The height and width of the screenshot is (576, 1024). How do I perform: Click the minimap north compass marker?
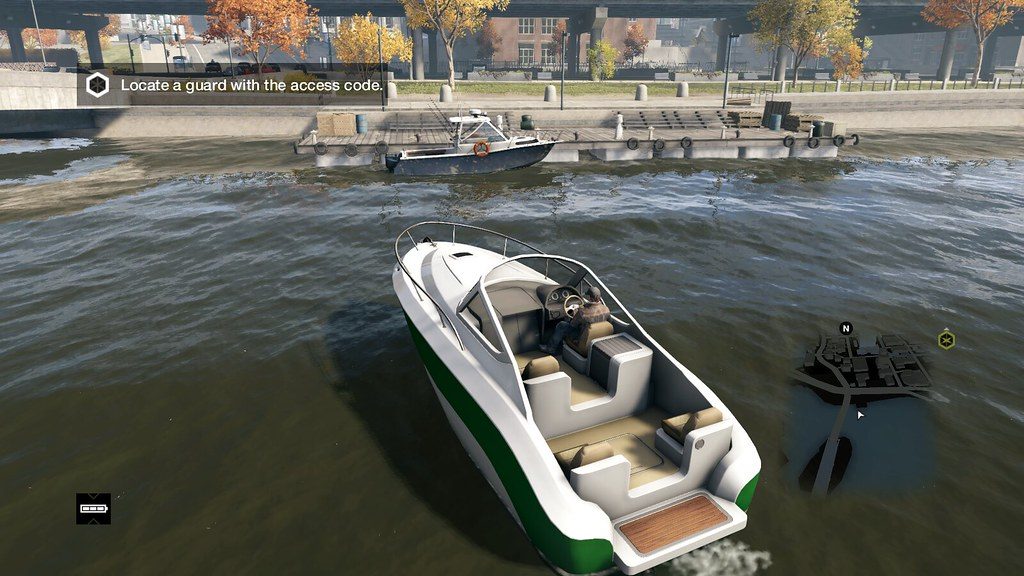(846, 328)
